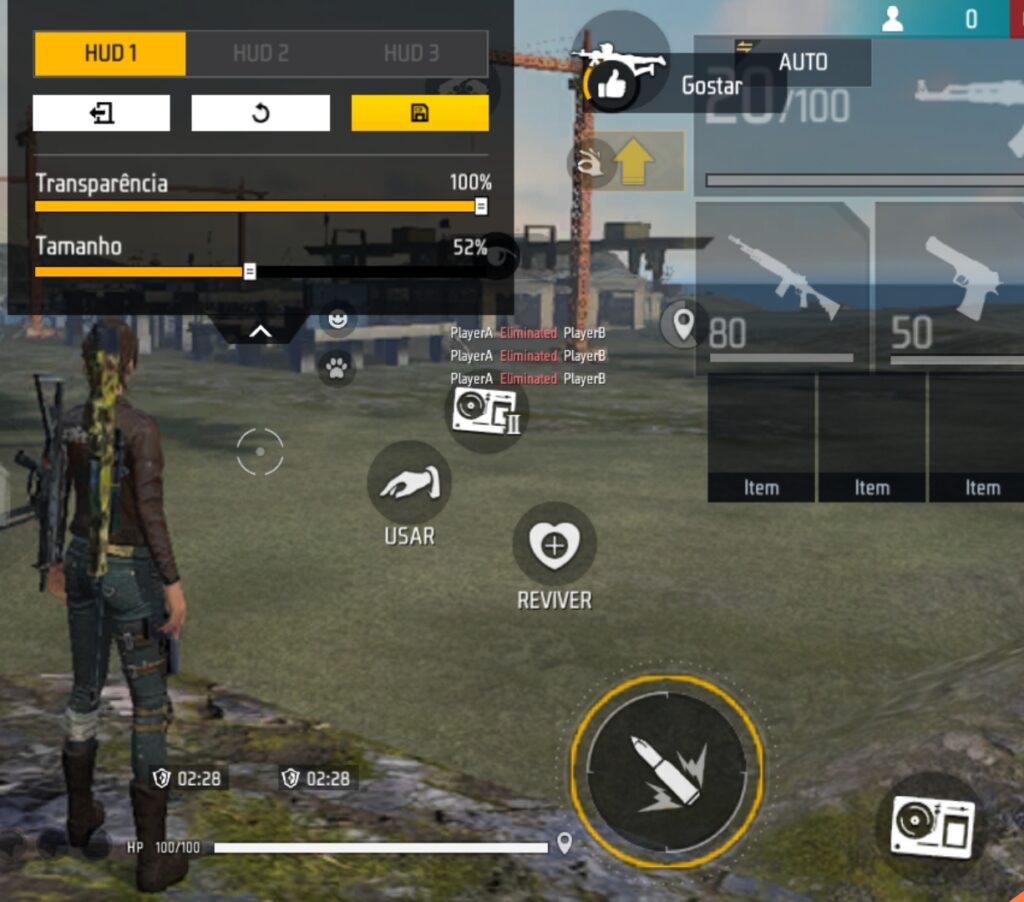Toggle the AUTO fire mode button
1024x902 pixels.
[x=802, y=62]
